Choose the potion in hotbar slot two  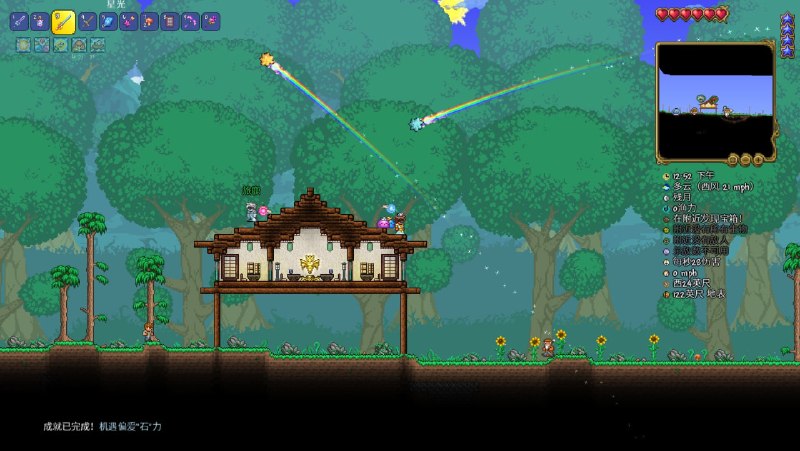pos(40,21)
